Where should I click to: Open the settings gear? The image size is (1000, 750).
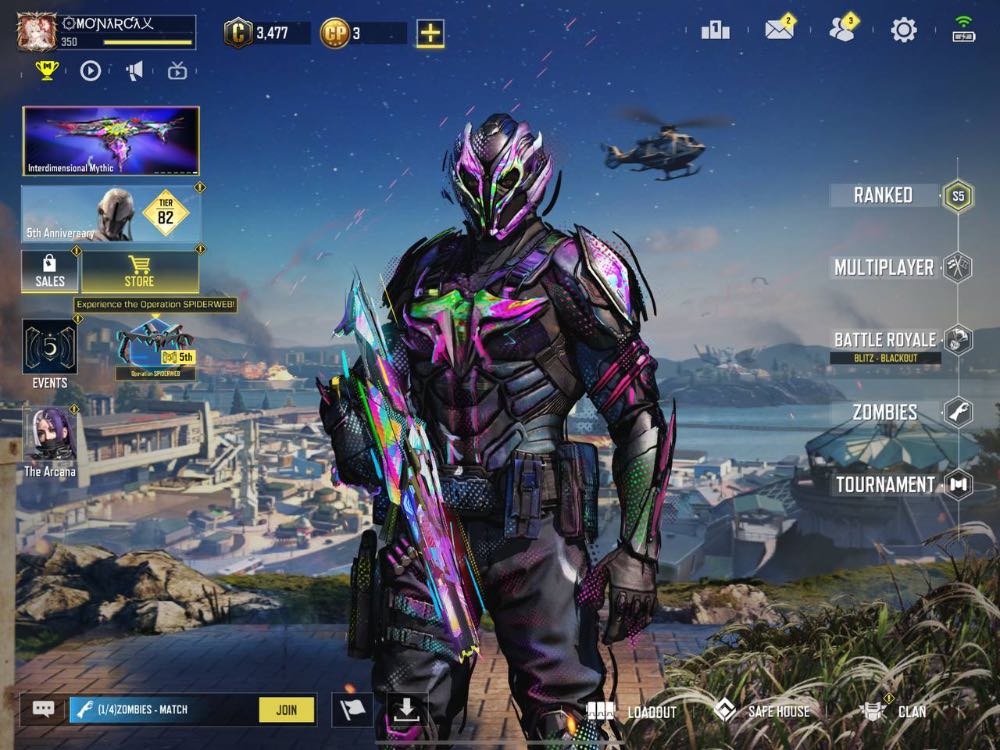(x=904, y=30)
